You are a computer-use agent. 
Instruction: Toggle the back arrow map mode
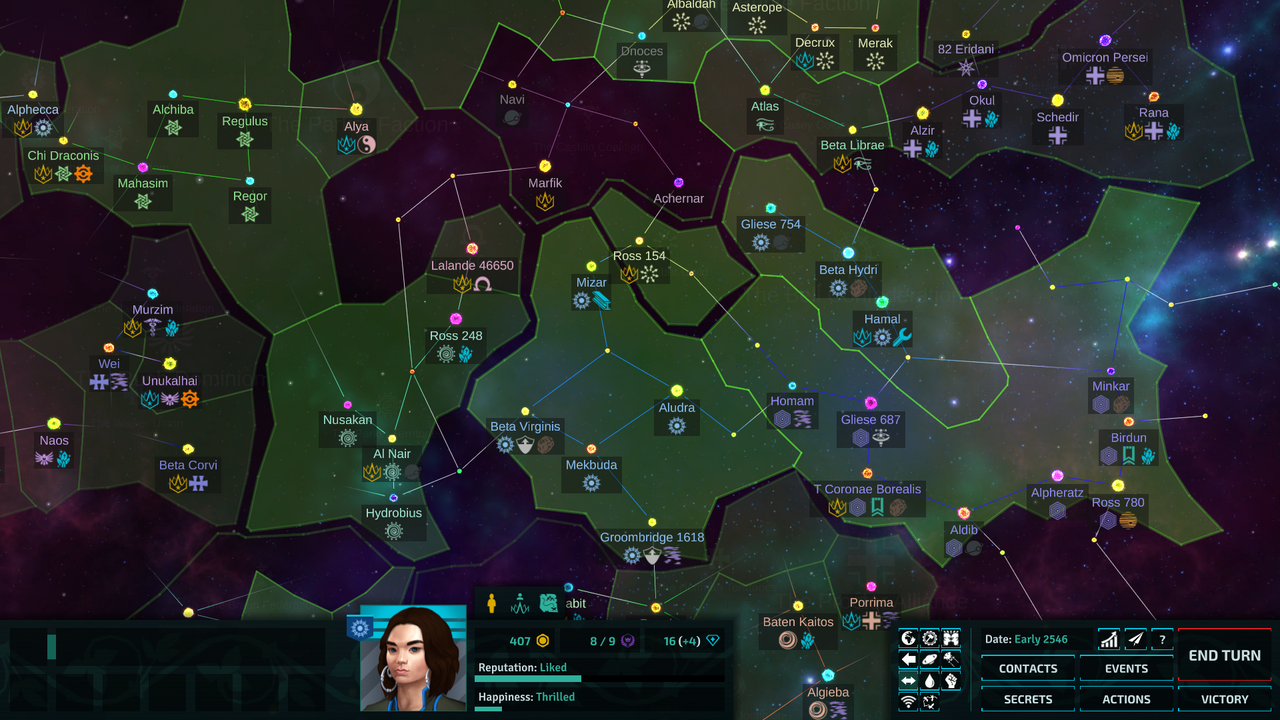click(908, 658)
